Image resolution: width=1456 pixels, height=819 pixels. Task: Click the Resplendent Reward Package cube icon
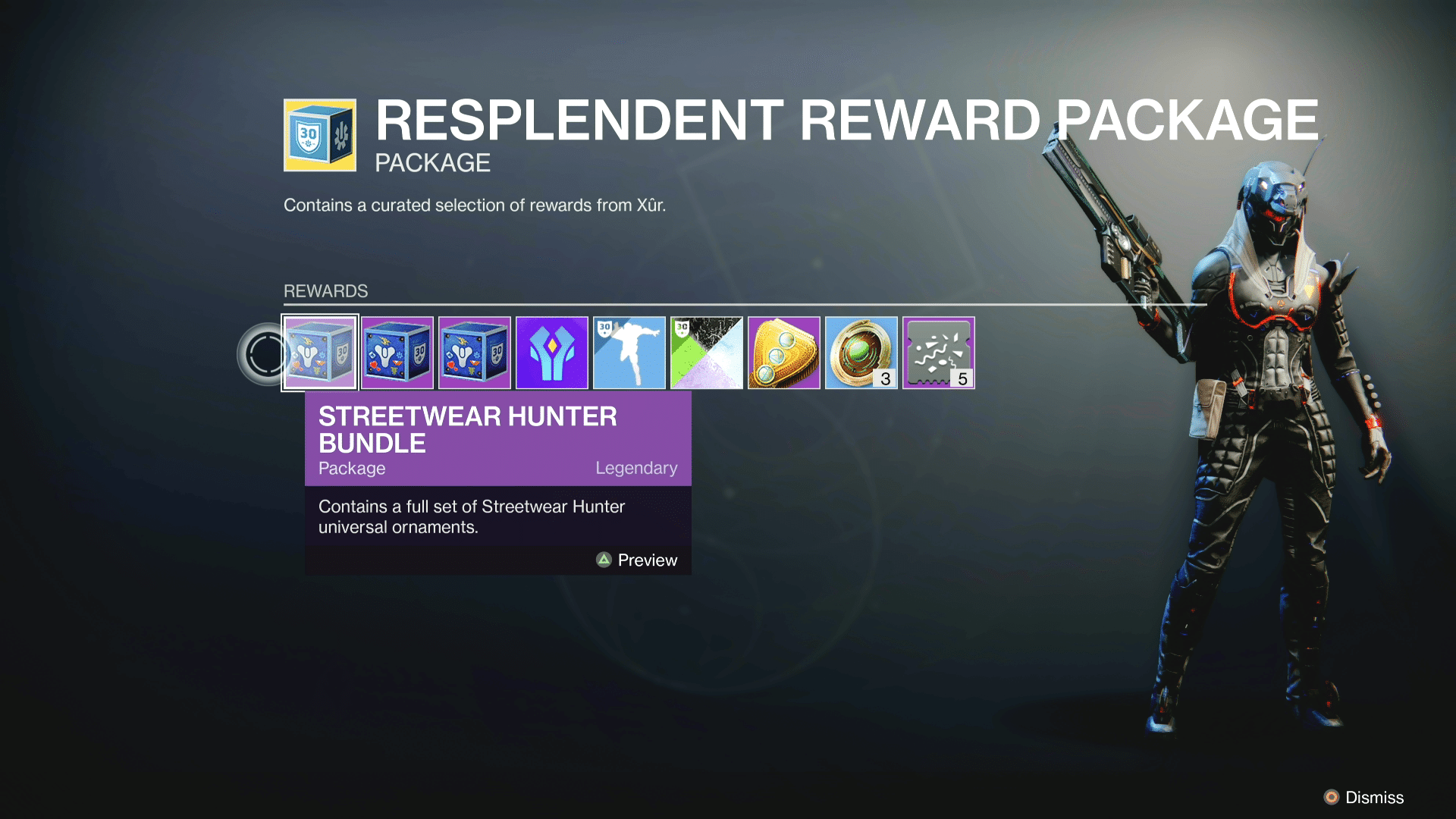[319, 133]
